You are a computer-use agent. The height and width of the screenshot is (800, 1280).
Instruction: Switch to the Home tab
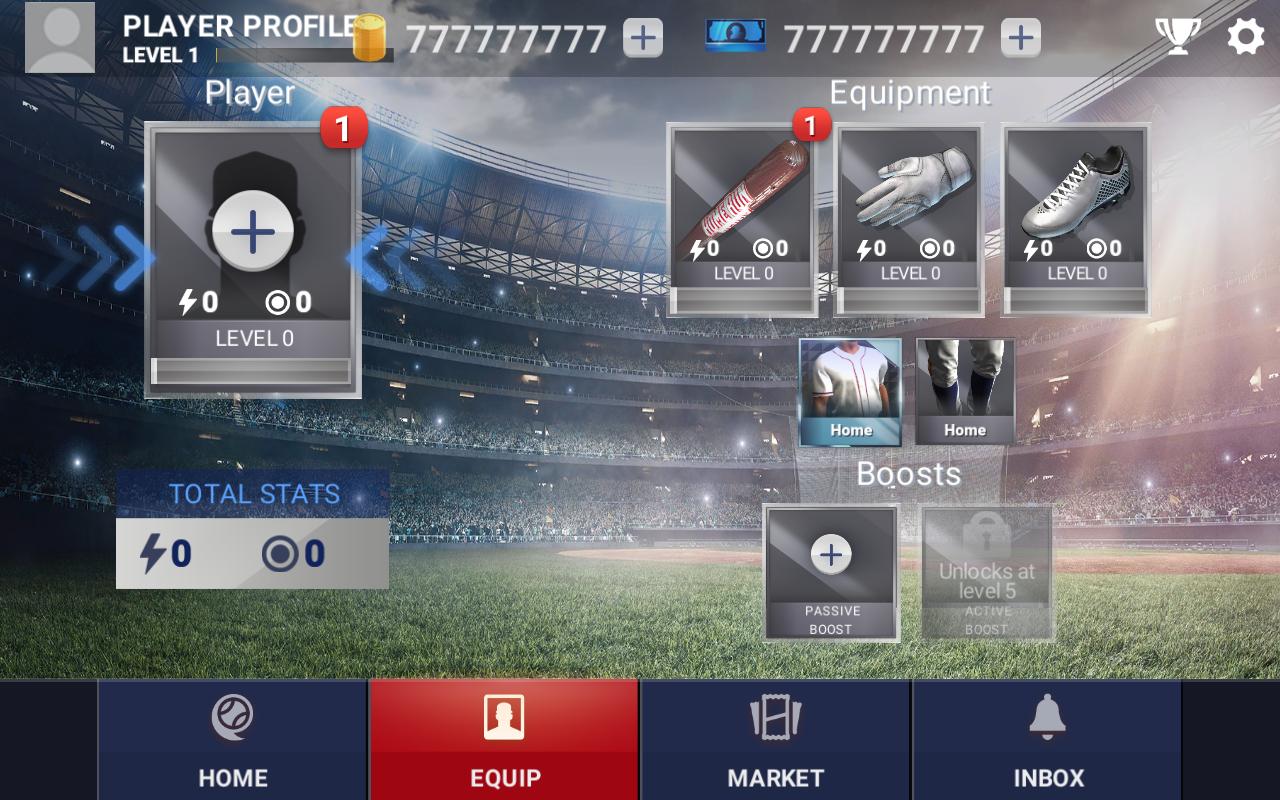(x=233, y=741)
